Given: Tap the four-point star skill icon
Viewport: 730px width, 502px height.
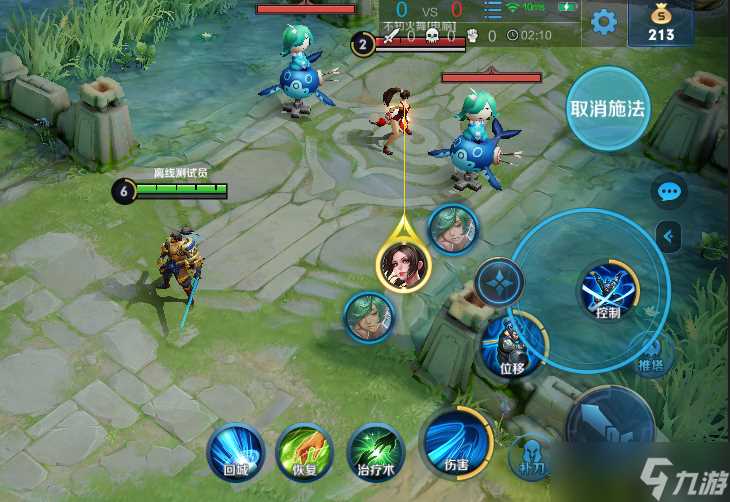Looking at the screenshot, I should click(x=498, y=283).
